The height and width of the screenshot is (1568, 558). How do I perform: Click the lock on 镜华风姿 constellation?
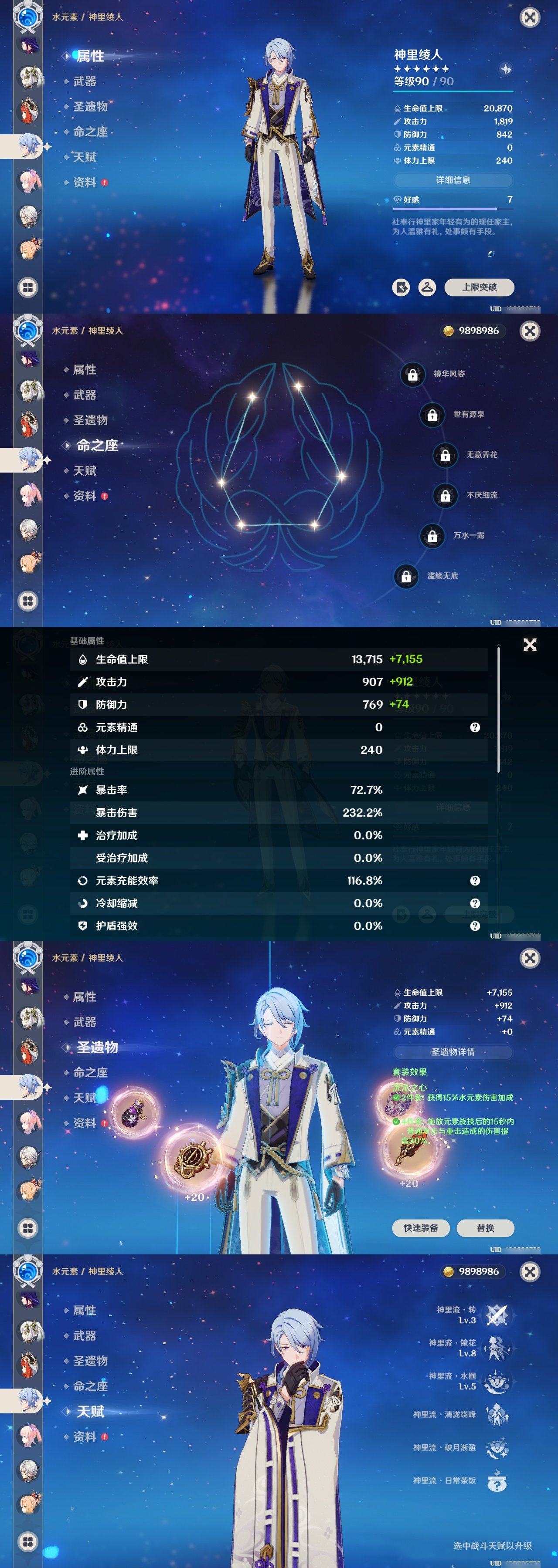[x=414, y=375]
